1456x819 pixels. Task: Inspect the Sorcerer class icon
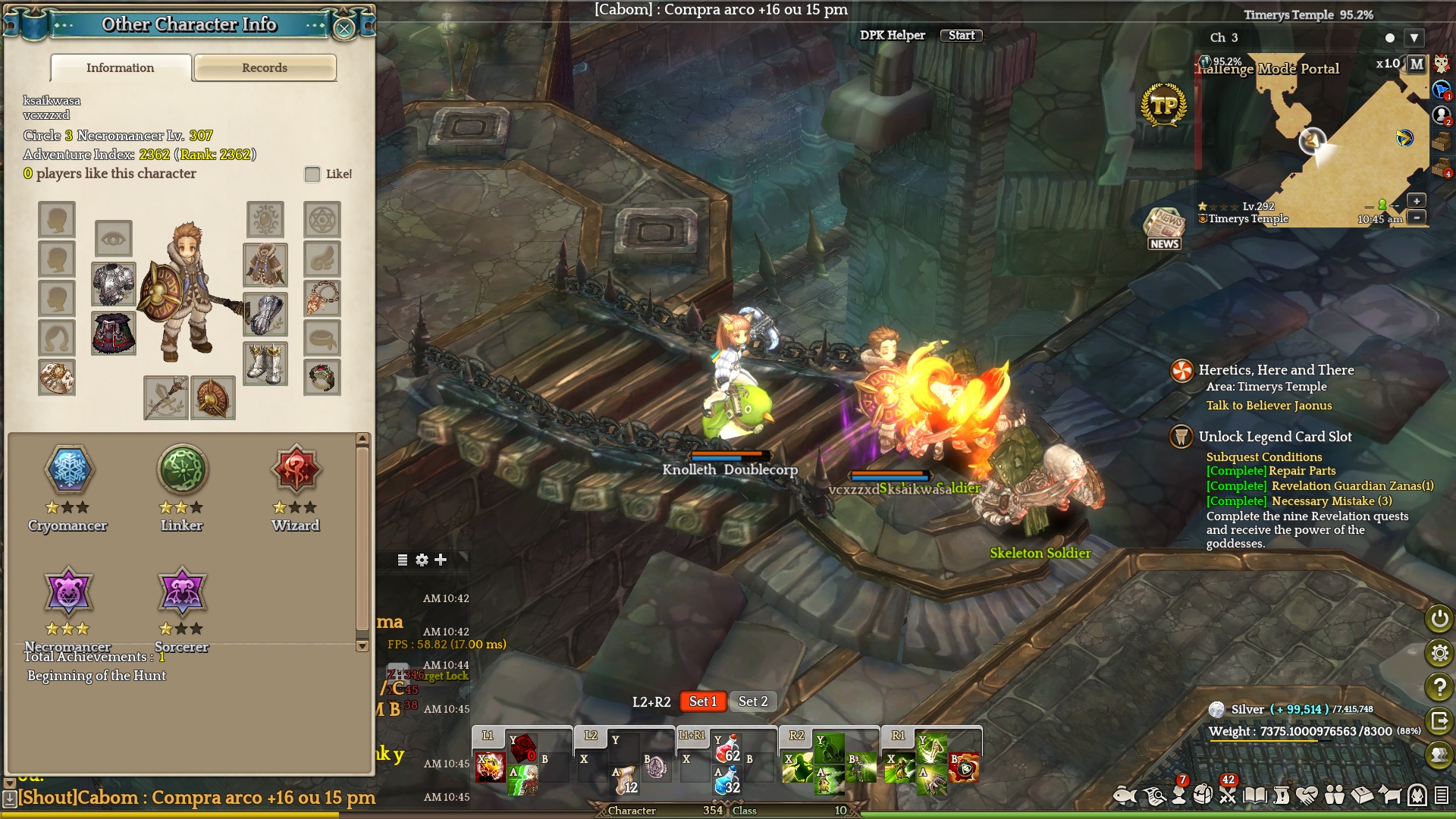coord(182,591)
